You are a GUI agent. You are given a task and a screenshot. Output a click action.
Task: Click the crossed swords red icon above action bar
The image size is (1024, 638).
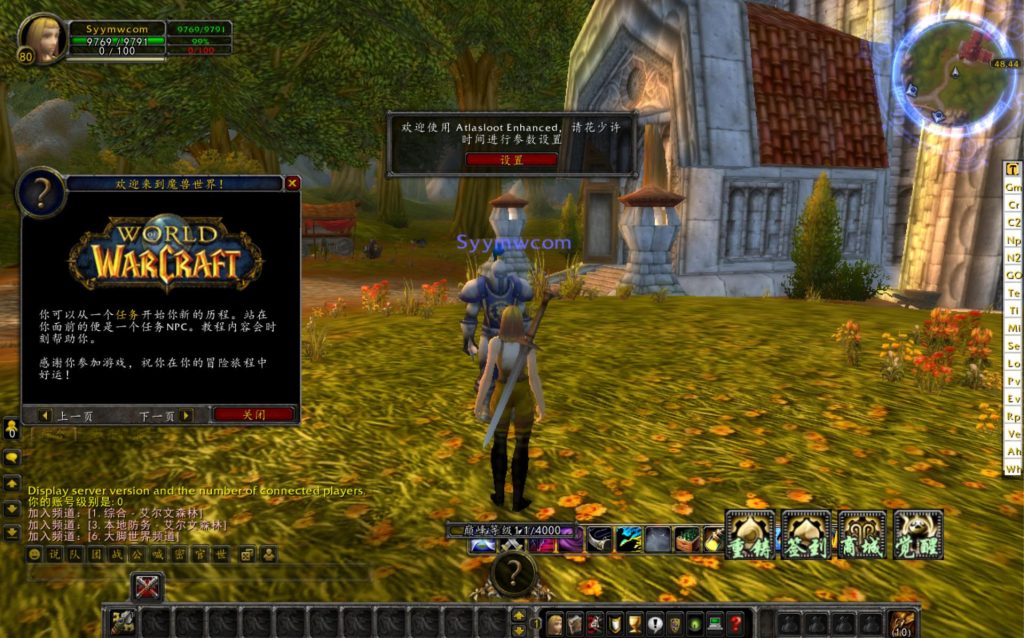tap(147, 587)
